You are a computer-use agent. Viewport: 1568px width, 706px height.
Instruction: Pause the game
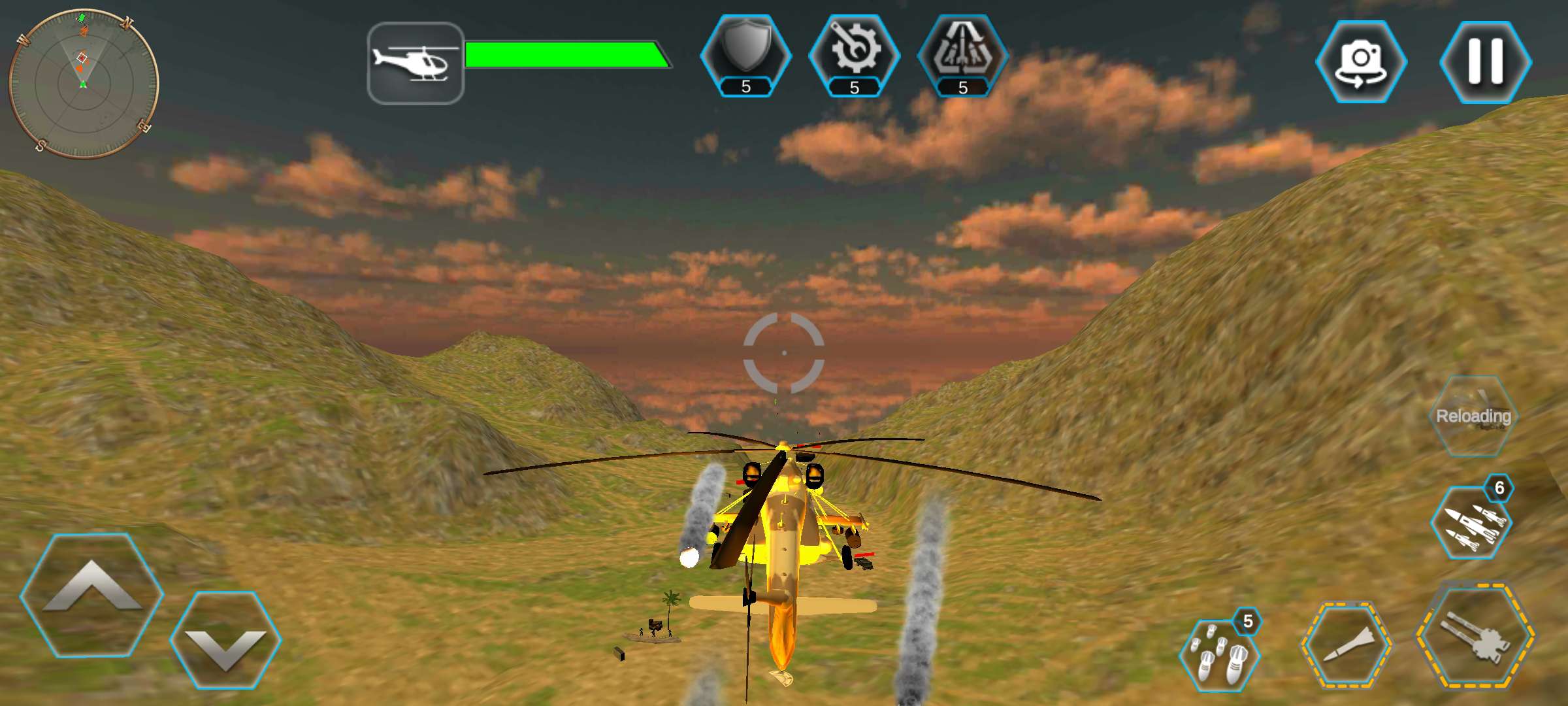pyautogui.click(x=1485, y=61)
